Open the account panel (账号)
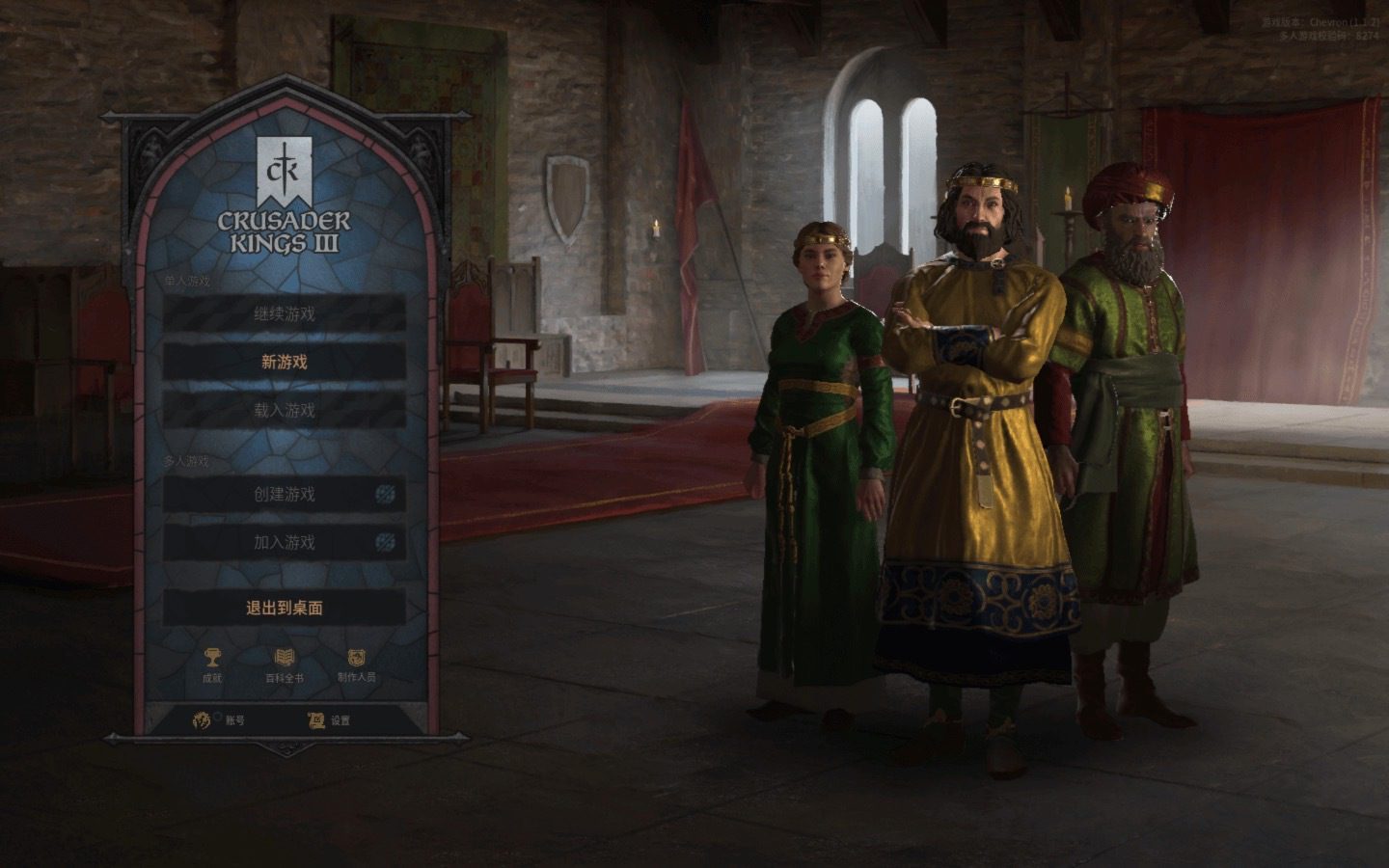 [x=220, y=720]
